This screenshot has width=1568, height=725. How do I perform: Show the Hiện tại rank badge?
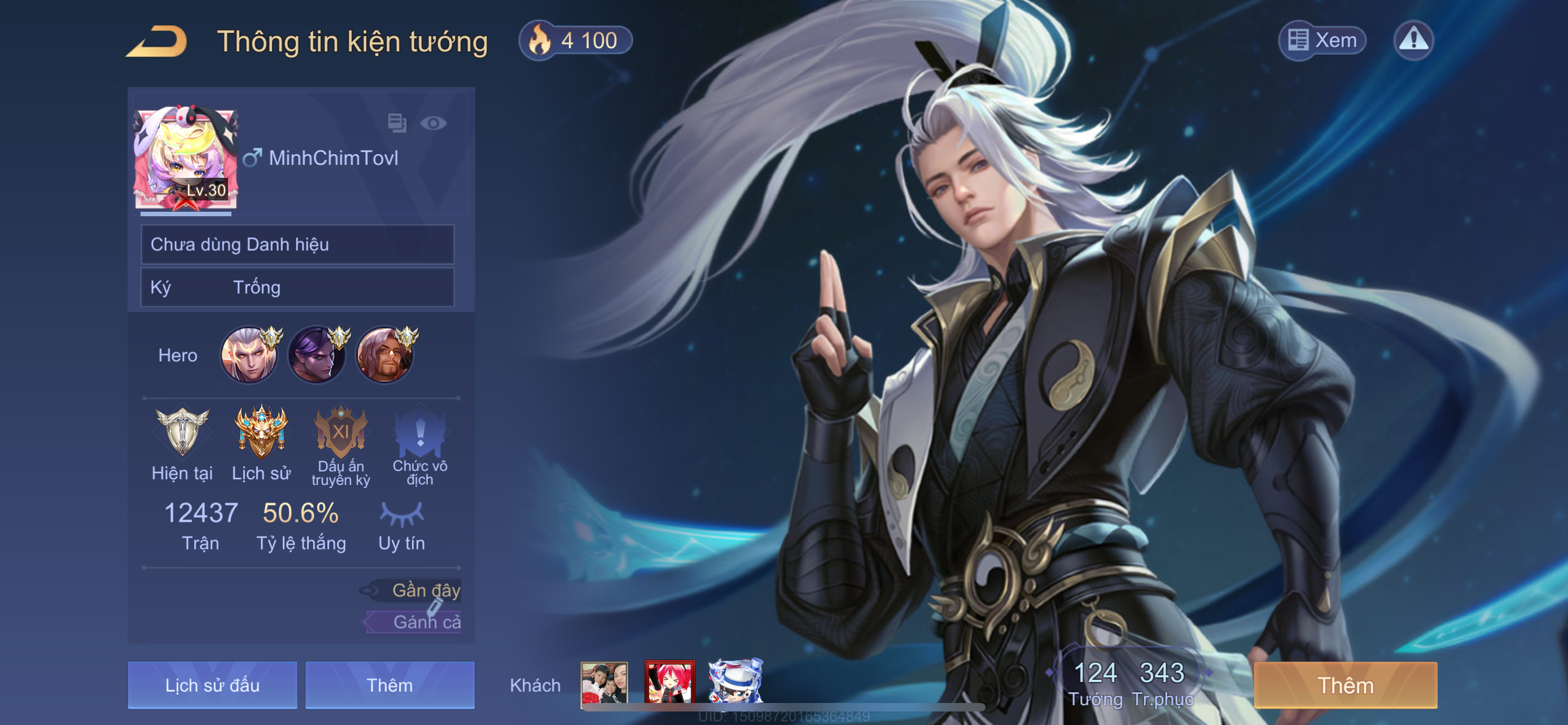tap(182, 433)
